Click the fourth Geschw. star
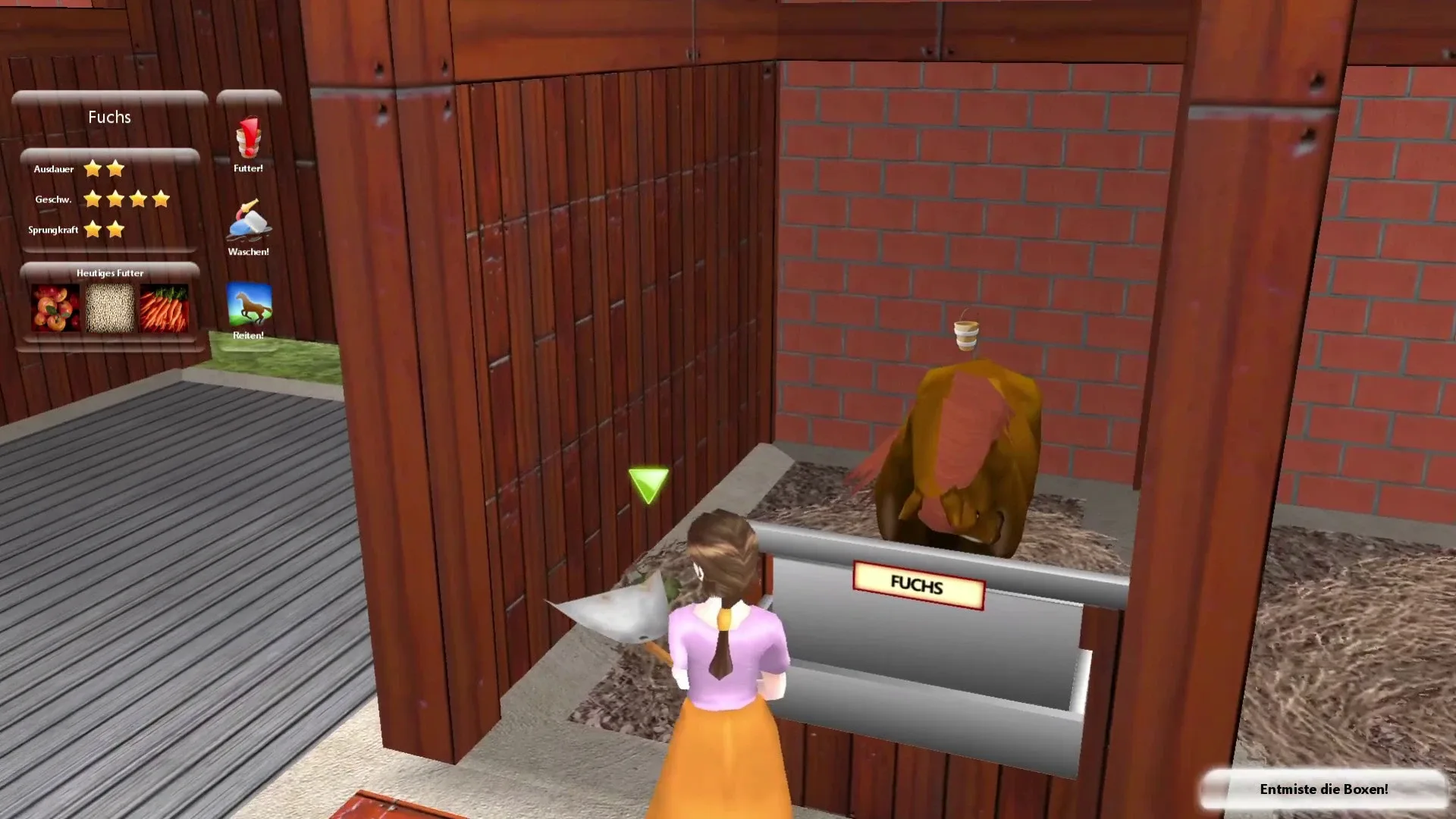Viewport: 1456px width, 819px height. [x=159, y=199]
